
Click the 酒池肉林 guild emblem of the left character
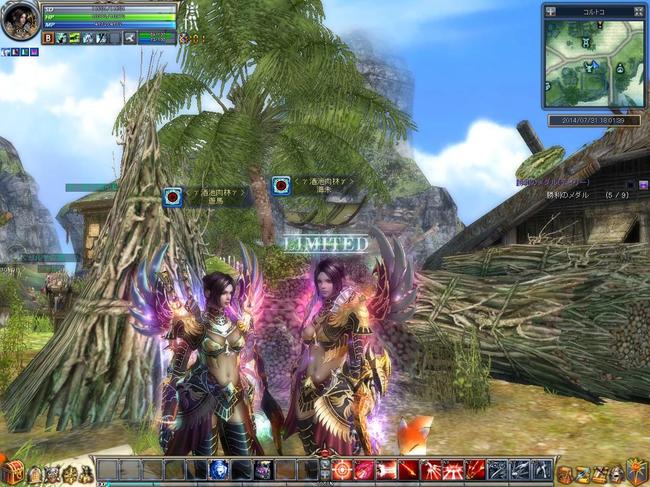pyautogui.click(x=173, y=195)
